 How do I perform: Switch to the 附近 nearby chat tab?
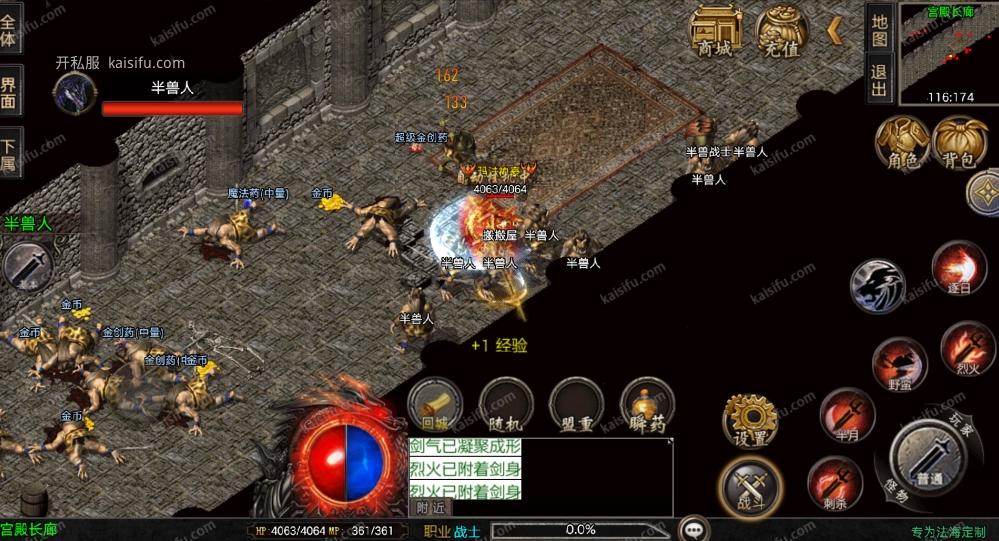[x=427, y=507]
